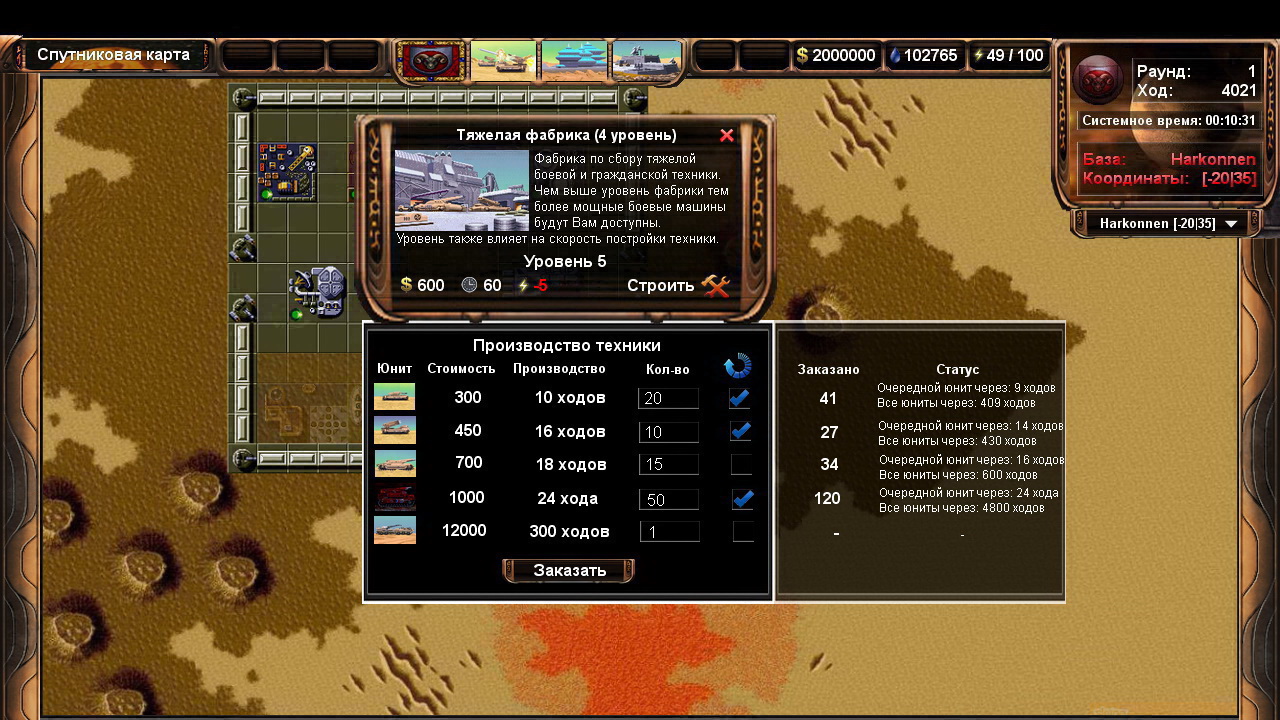The height and width of the screenshot is (720, 1280).
Task: Switch to the desert tank tab
Action: point(504,59)
